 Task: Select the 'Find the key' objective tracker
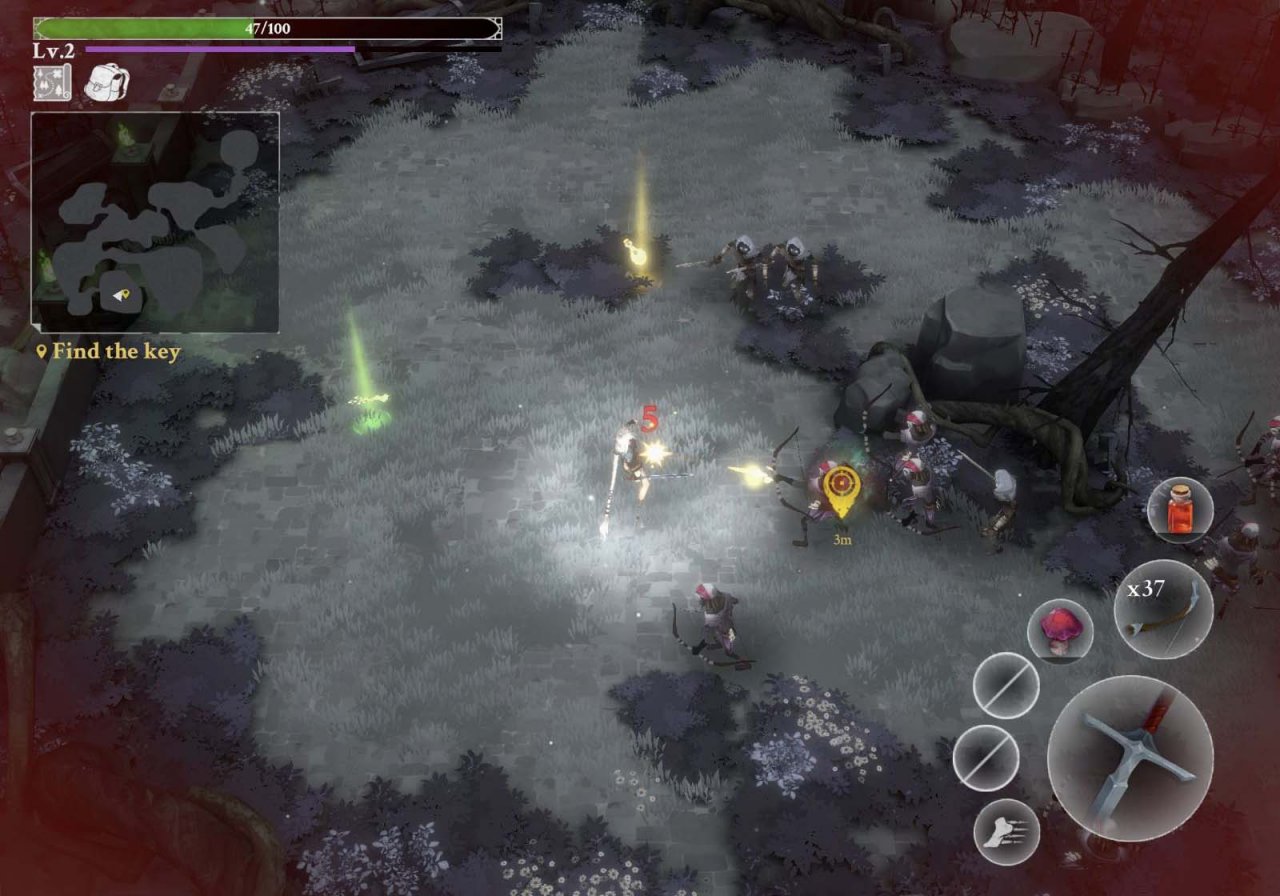click(x=108, y=351)
